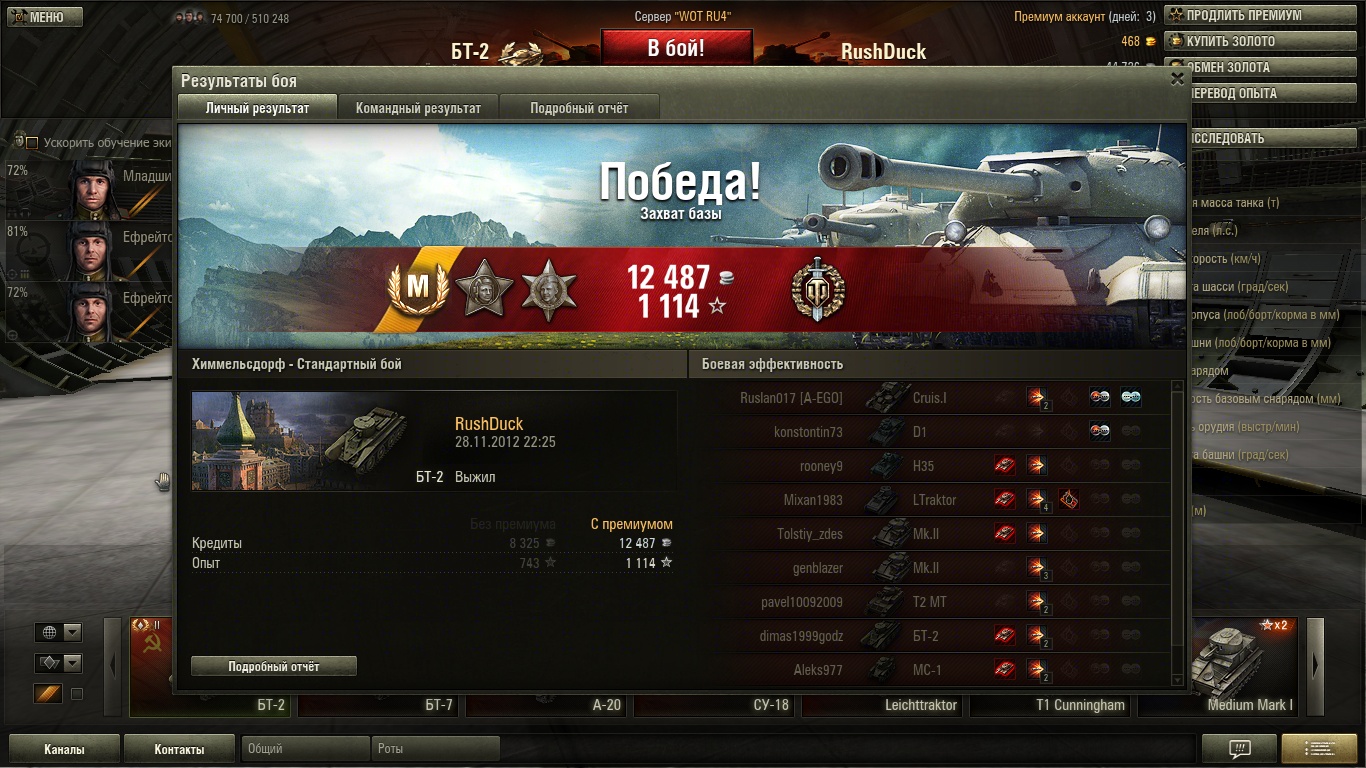Open the Контакты list
This screenshot has width=1366, height=768.
[x=179, y=749]
